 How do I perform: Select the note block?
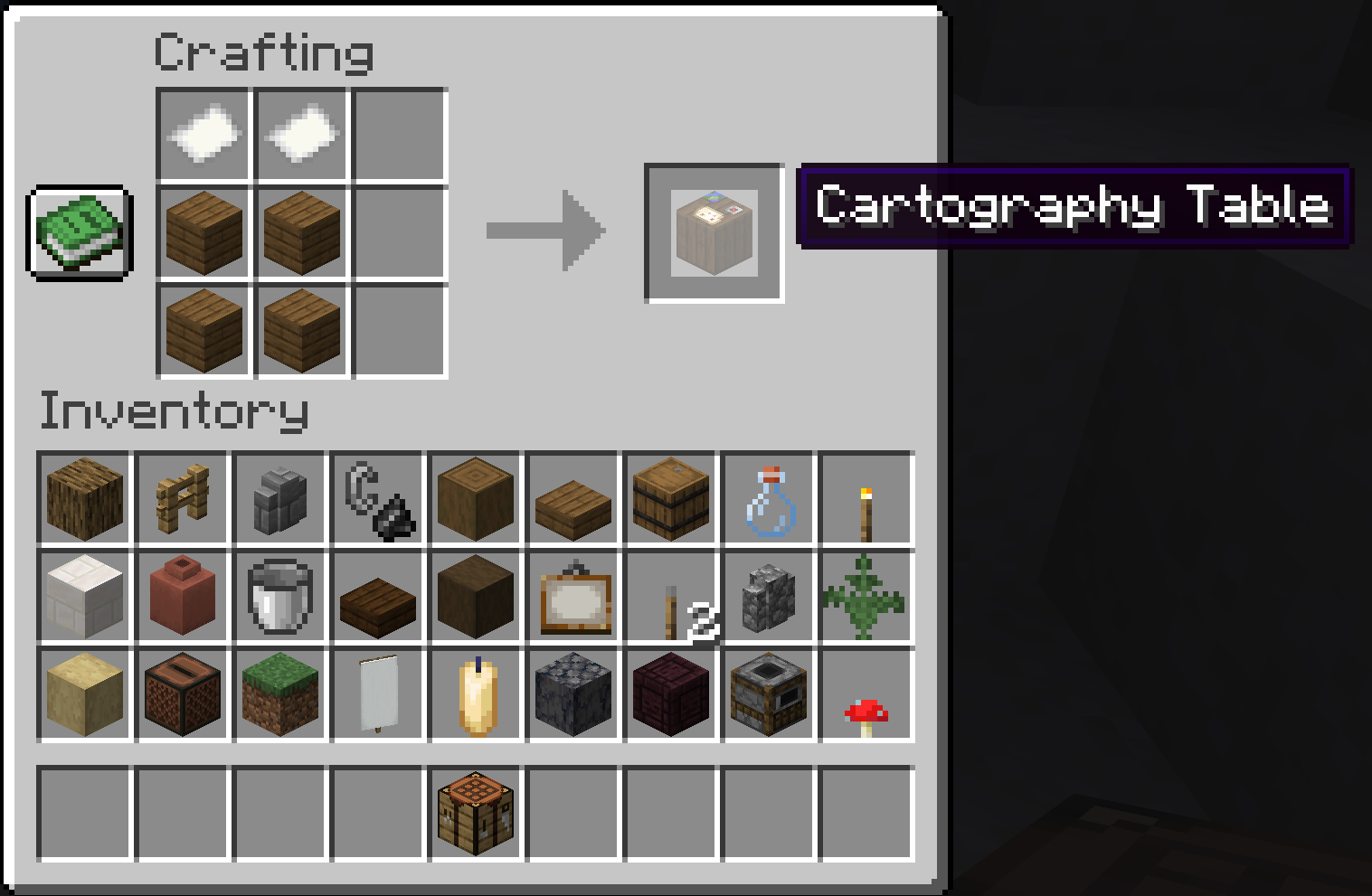point(181,695)
